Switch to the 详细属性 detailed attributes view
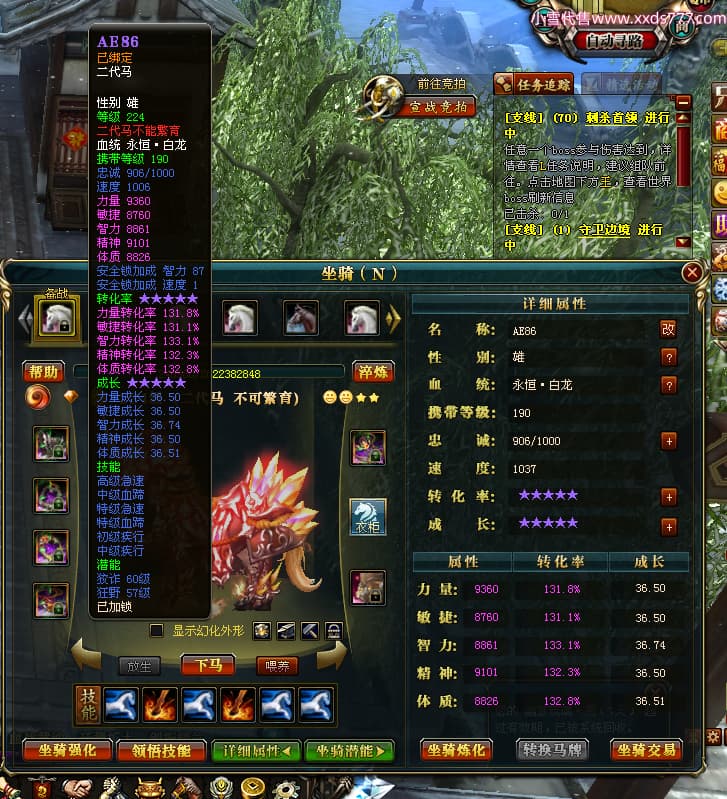 tap(256, 750)
